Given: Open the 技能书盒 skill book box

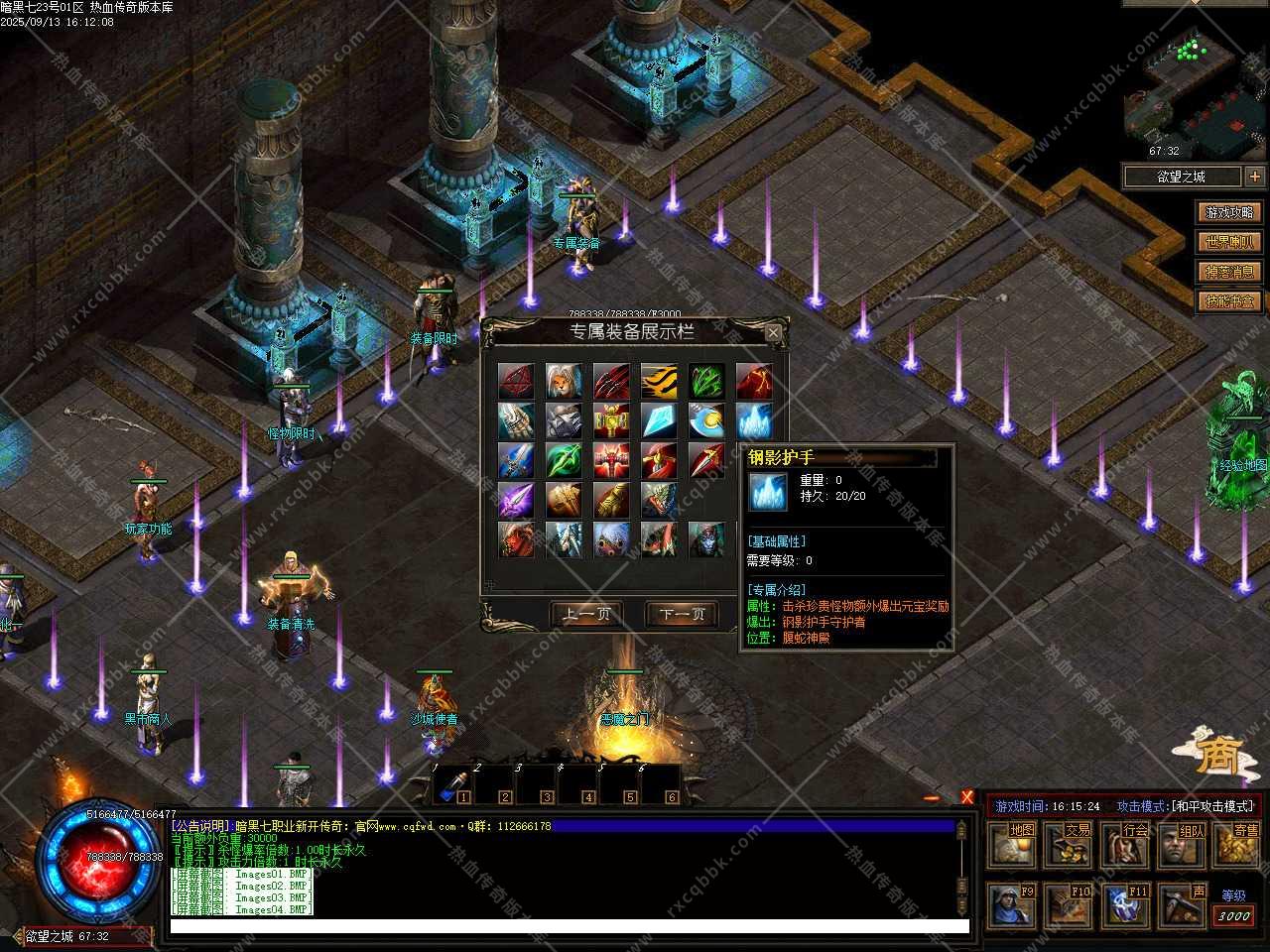Looking at the screenshot, I should (1229, 301).
